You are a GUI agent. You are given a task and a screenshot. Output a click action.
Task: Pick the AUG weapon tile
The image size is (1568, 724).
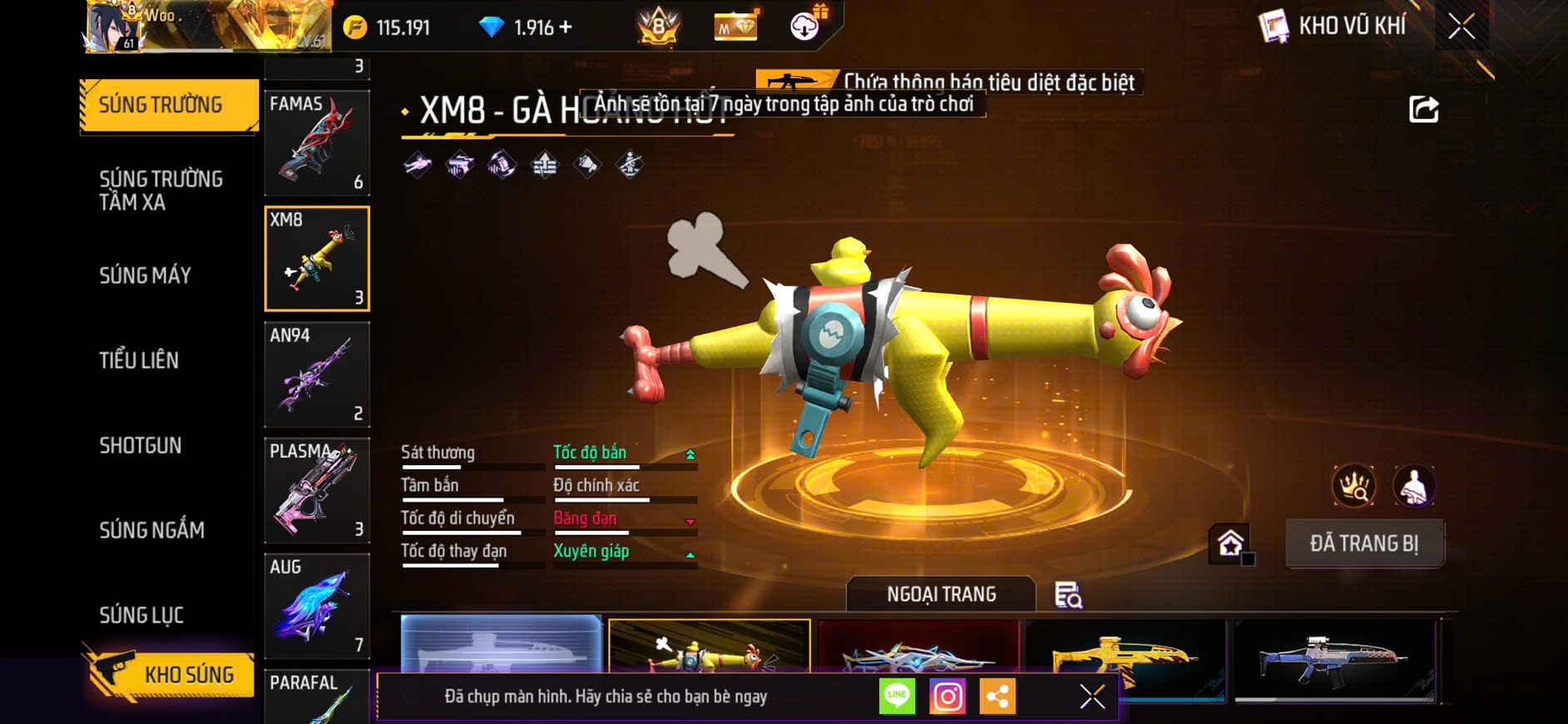point(317,606)
